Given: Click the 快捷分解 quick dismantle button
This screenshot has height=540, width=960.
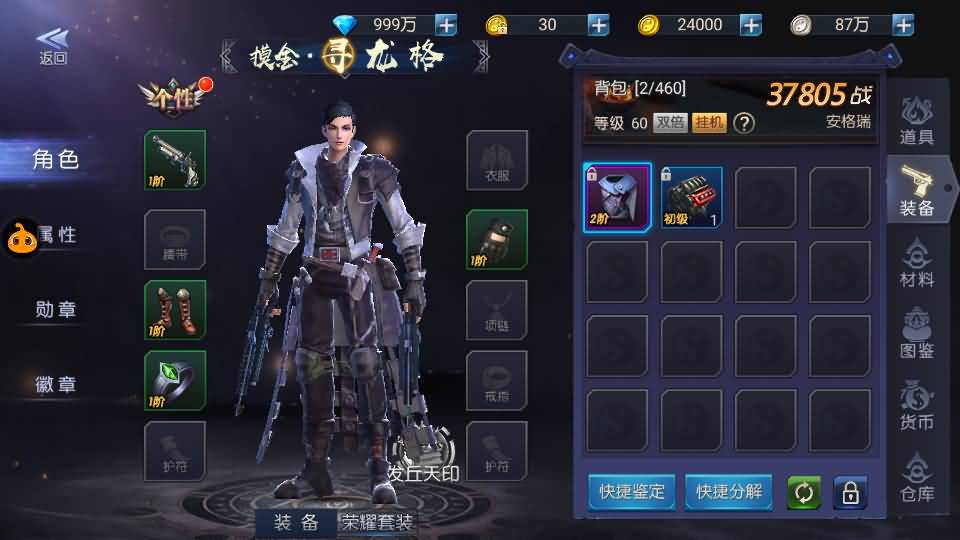Looking at the screenshot, I should [x=729, y=492].
